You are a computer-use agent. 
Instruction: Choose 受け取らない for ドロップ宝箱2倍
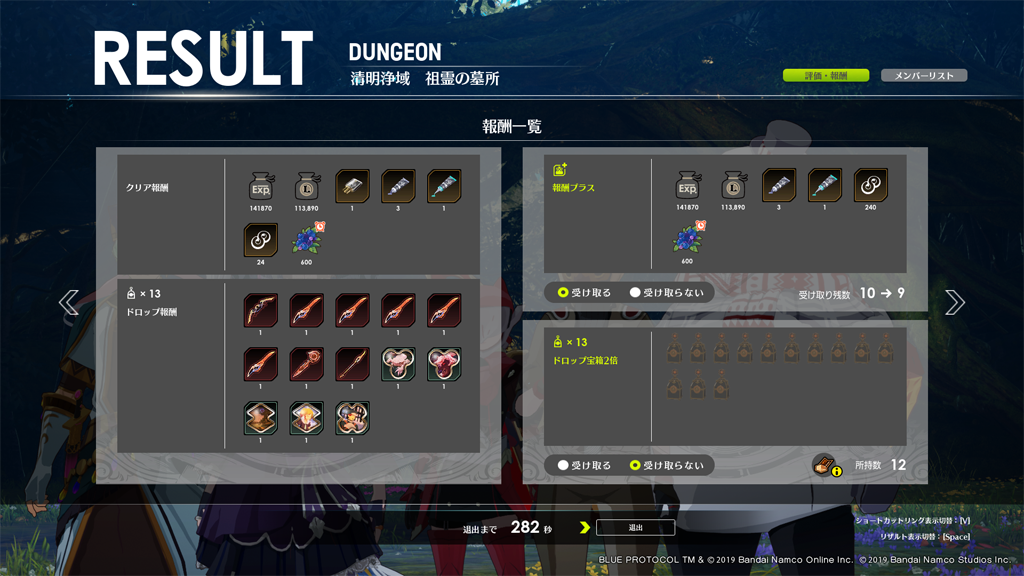coord(635,465)
